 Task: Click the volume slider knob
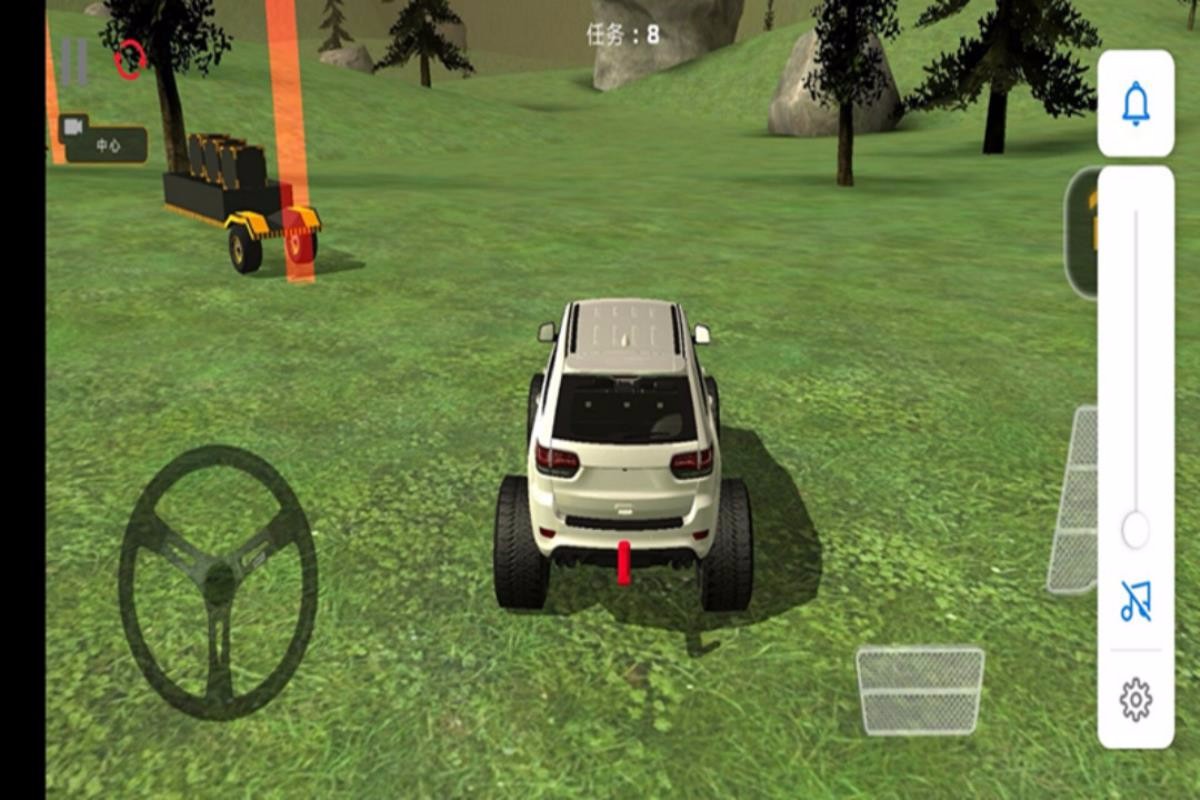point(1135,530)
